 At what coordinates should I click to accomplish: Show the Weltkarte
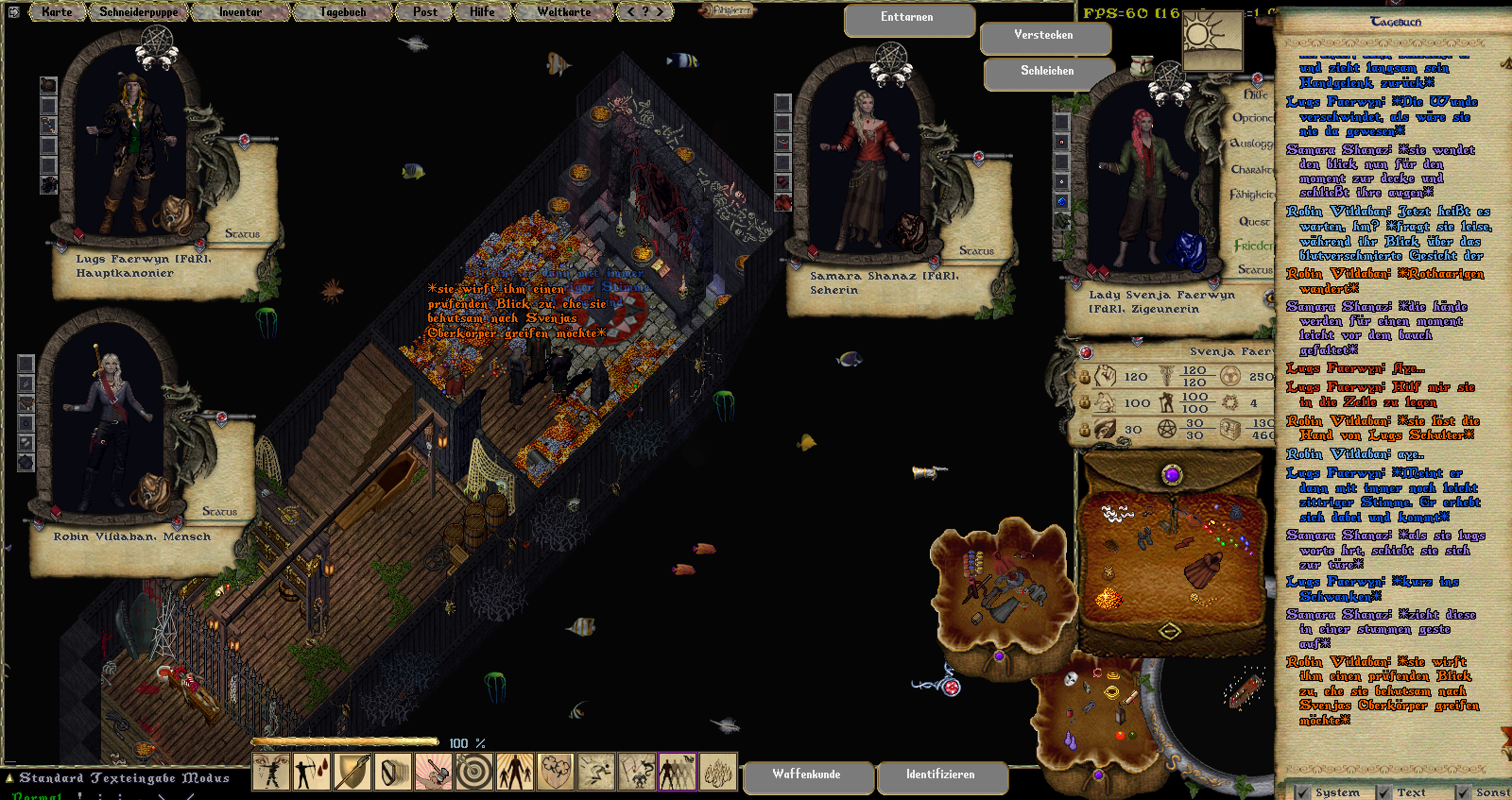(563, 12)
